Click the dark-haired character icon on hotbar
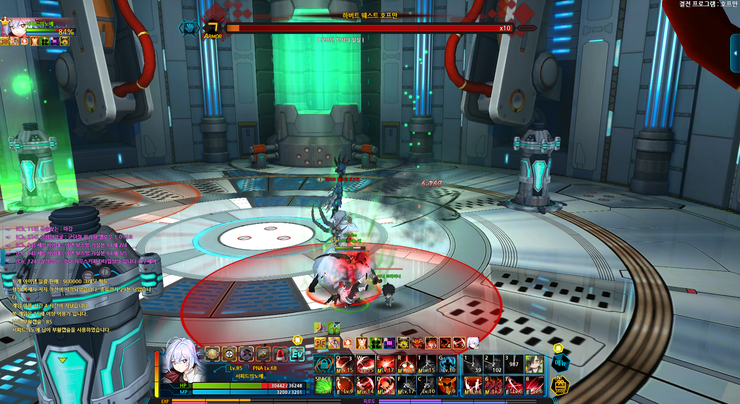This screenshot has height=404, width=740. point(535,363)
